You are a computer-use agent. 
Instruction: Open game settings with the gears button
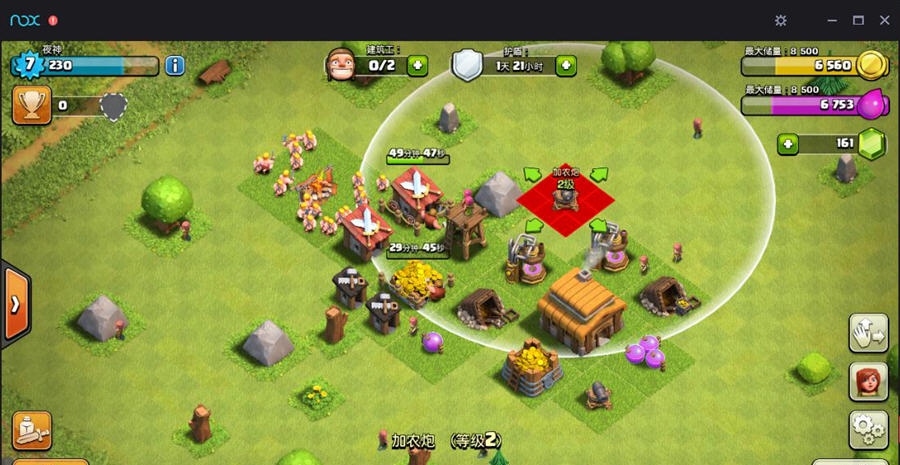pyautogui.click(x=868, y=429)
